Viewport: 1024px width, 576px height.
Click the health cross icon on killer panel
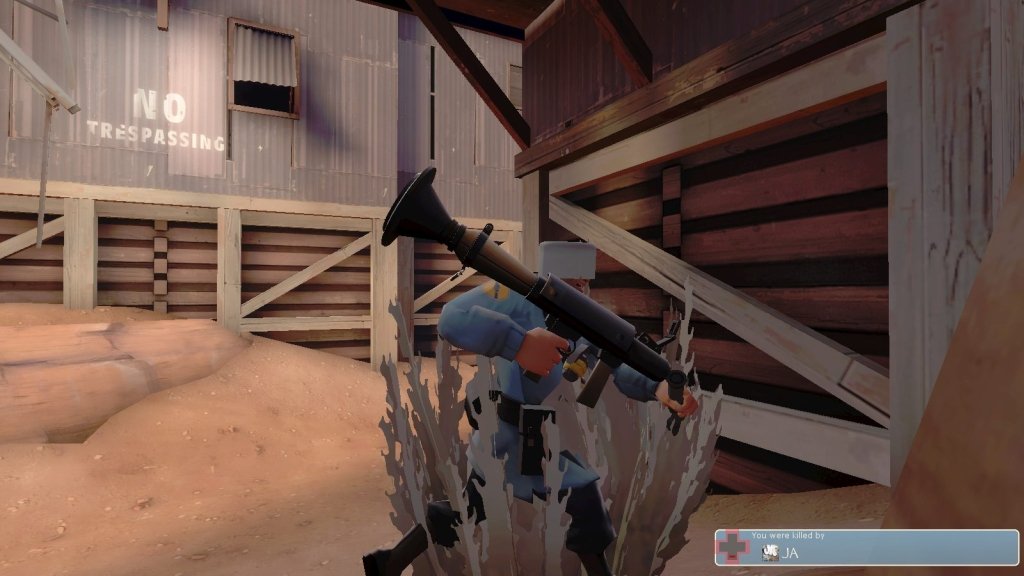coord(733,547)
